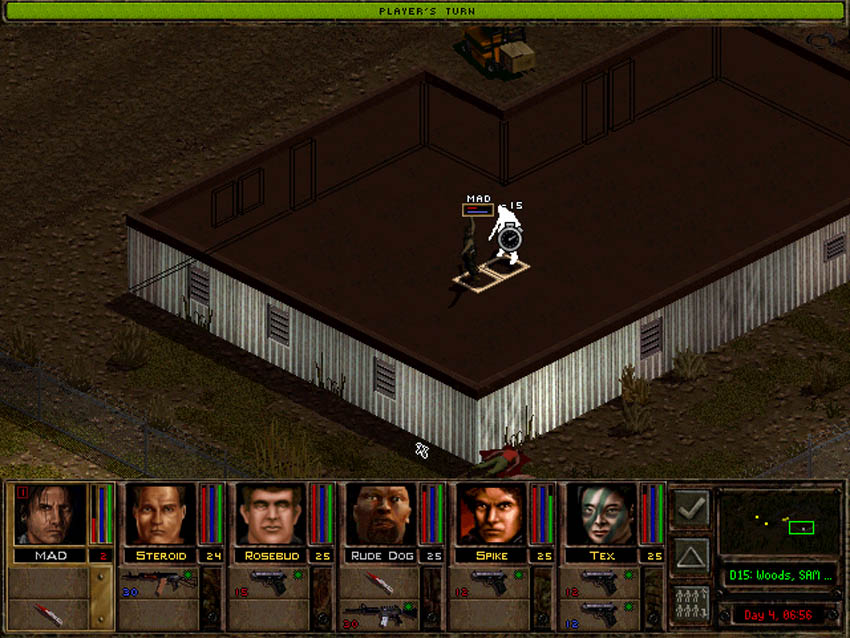This screenshot has height=638, width=850.
Task: Pick Spike's portrait
Action: point(491,515)
